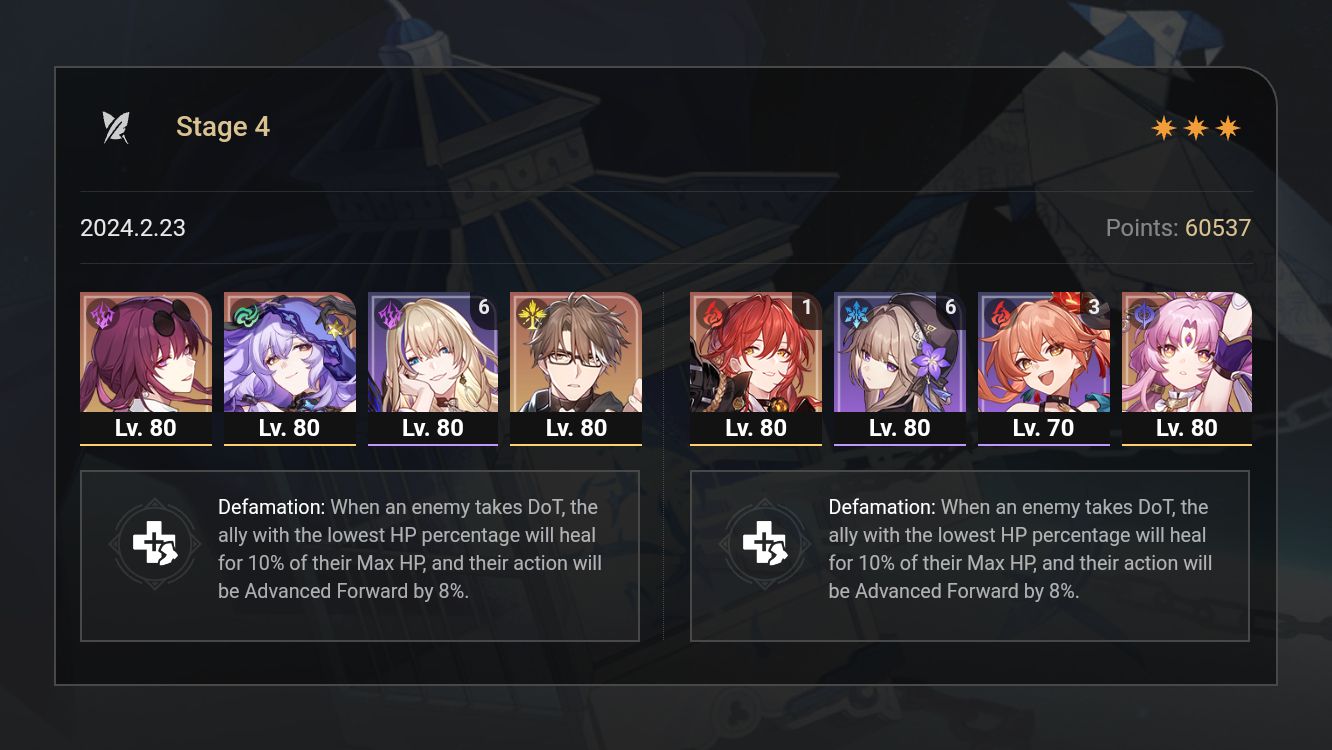Click the Stage 4 feather icon
This screenshot has height=750, width=1332.
117,126
